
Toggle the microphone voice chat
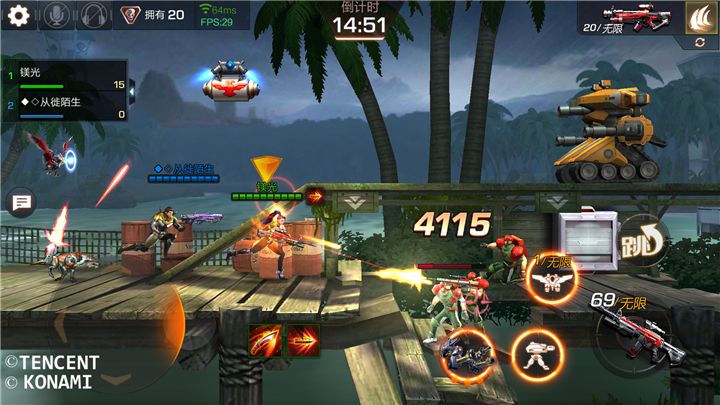coord(55,15)
